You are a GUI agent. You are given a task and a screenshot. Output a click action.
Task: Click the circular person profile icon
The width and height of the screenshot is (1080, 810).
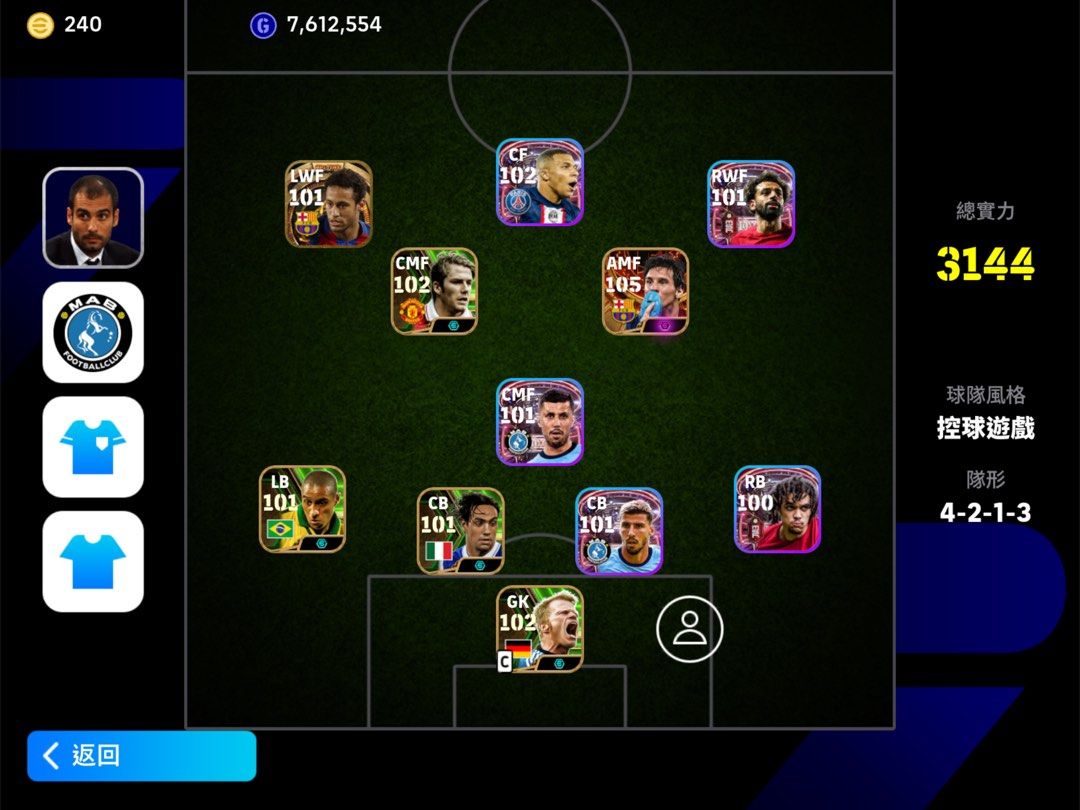point(689,628)
